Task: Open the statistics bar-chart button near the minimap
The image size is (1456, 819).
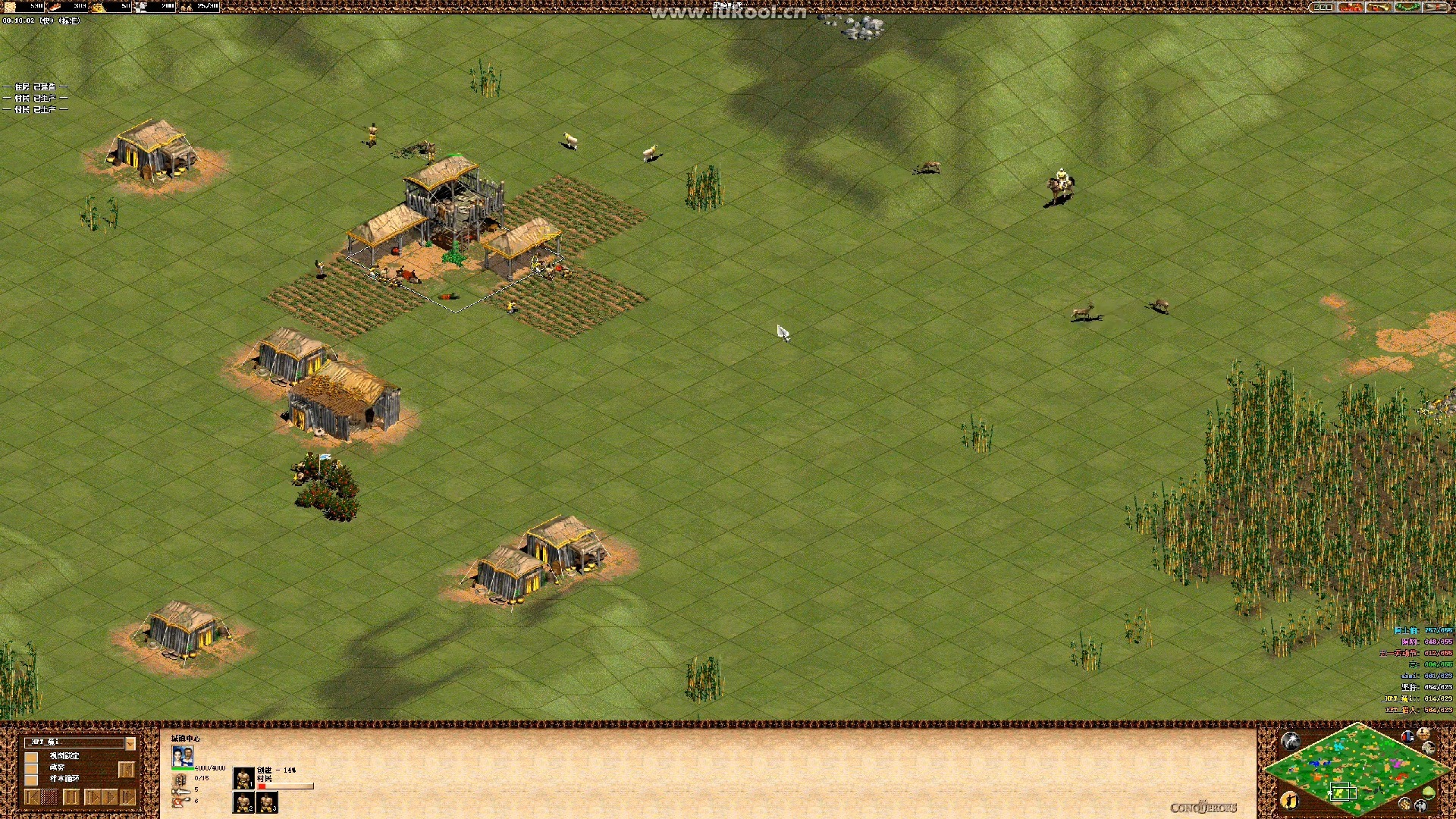Action: (x=1408, y=737)
